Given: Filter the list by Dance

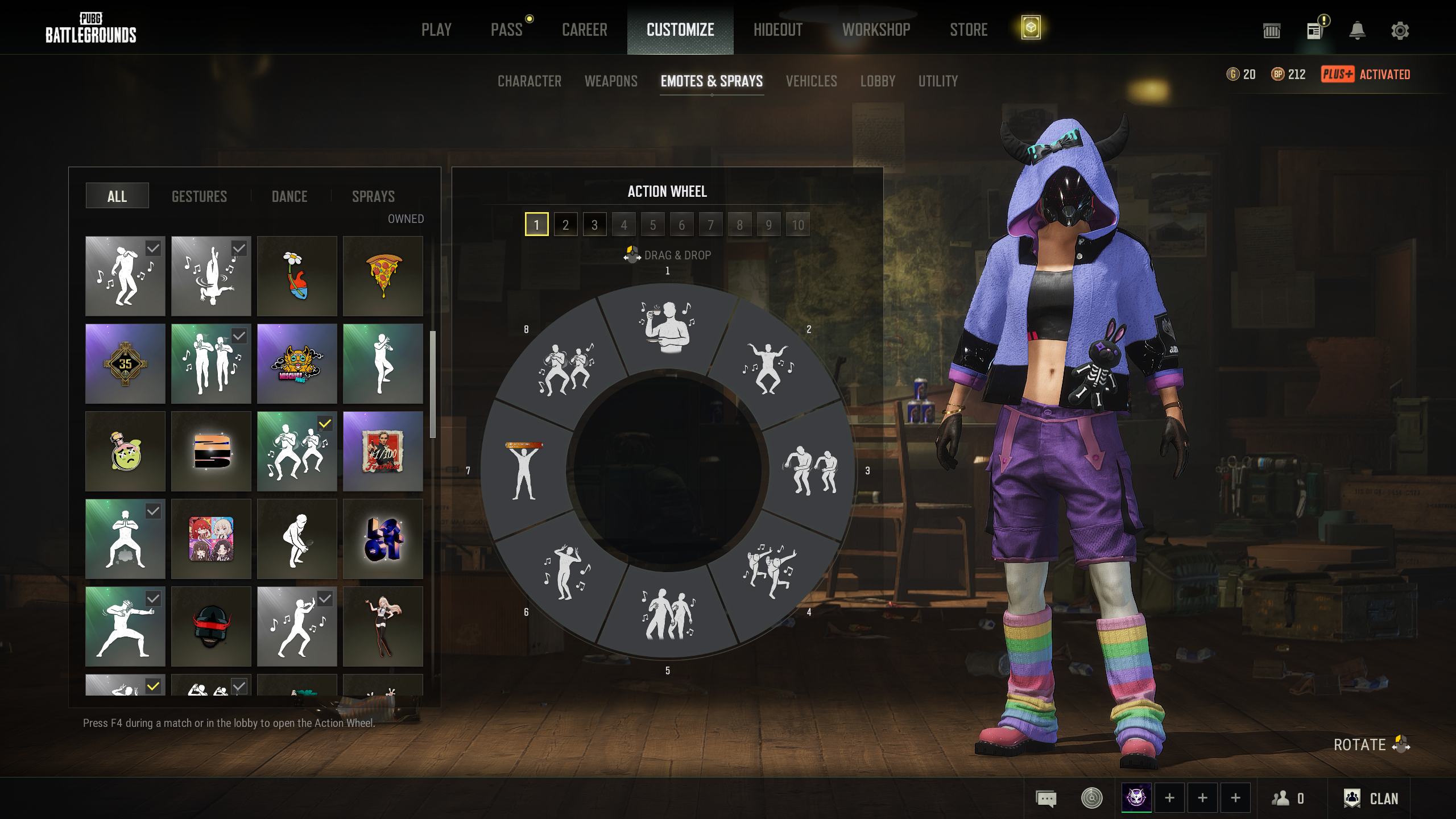Looking at the screenshot, I should 289,196.
